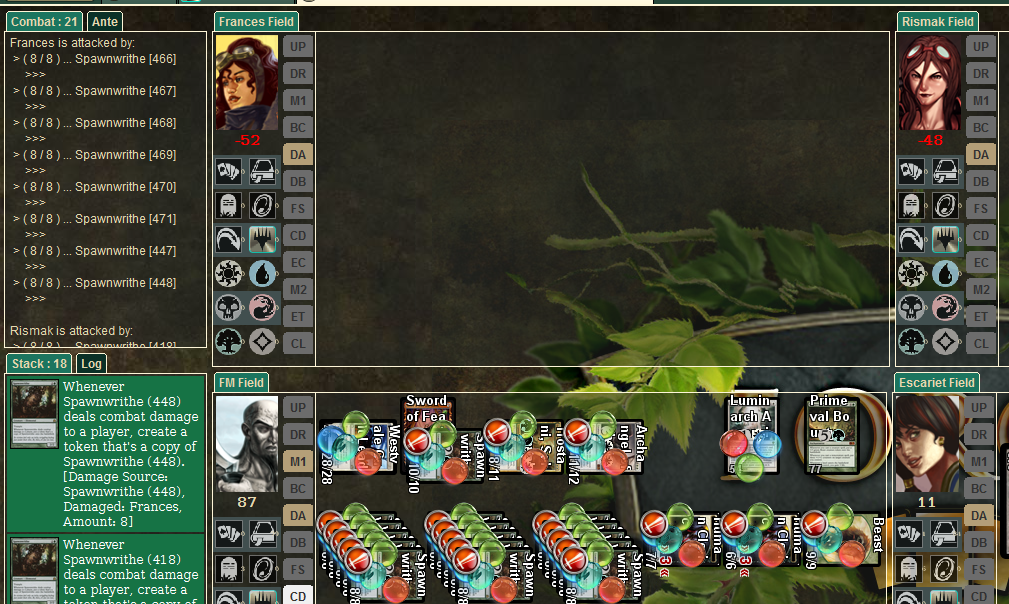Image resolution: width=1009 pixels, height=604 pixels.
Task: Select the Primeval Bounty card
Action: coord(833,434)
